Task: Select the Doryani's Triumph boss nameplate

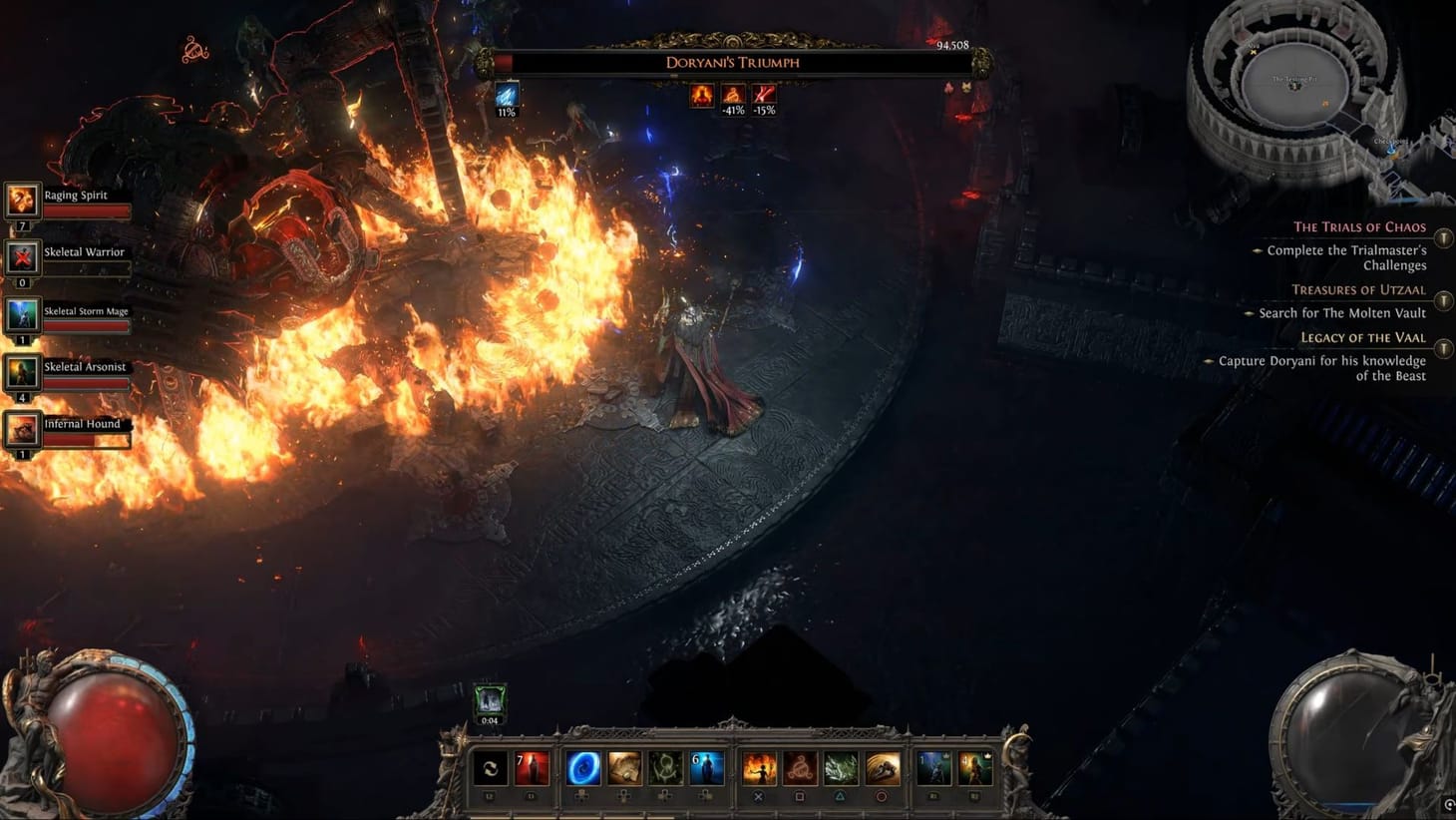Action: pos(733,62)
